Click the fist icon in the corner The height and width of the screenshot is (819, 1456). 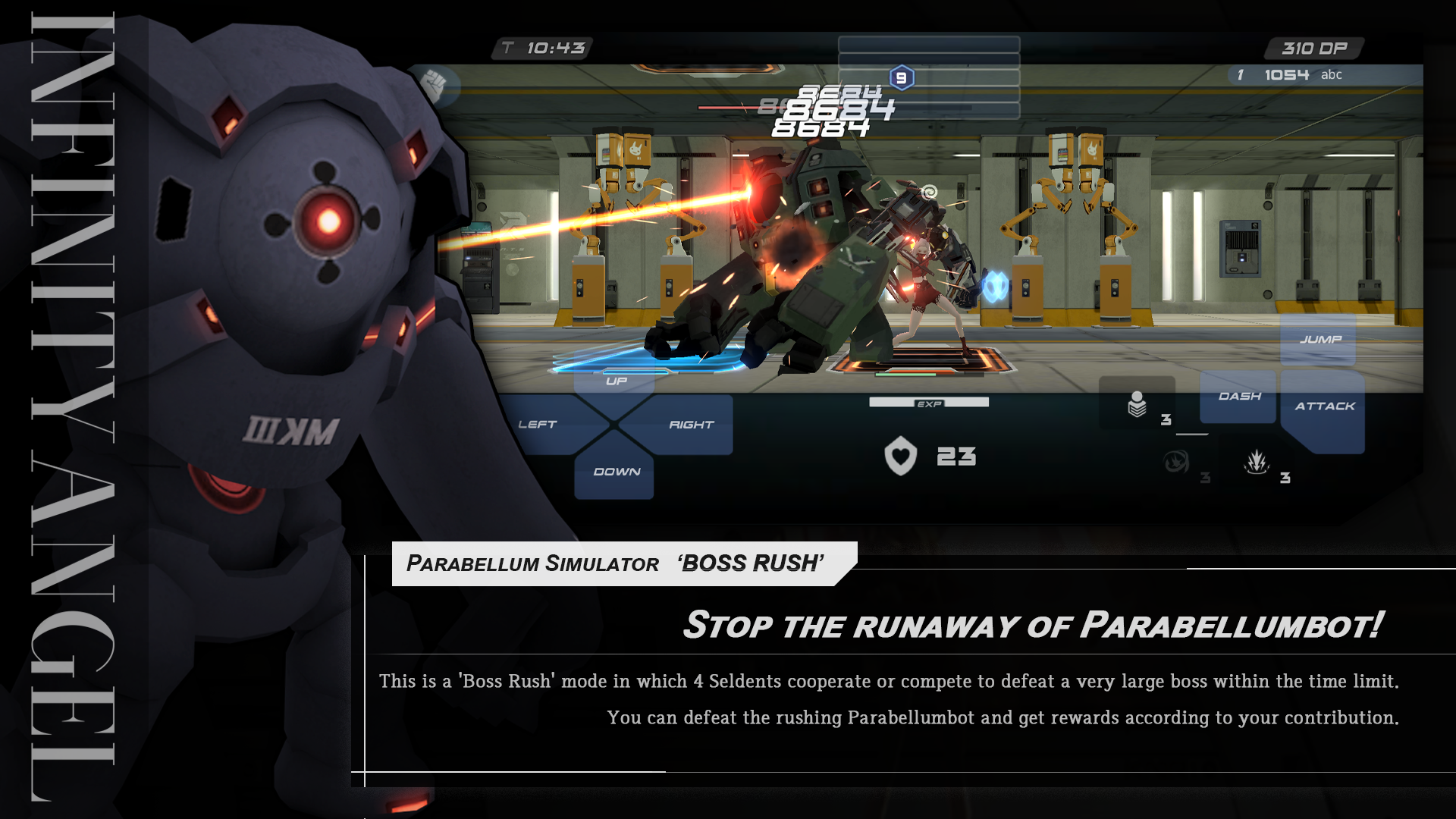435,83
